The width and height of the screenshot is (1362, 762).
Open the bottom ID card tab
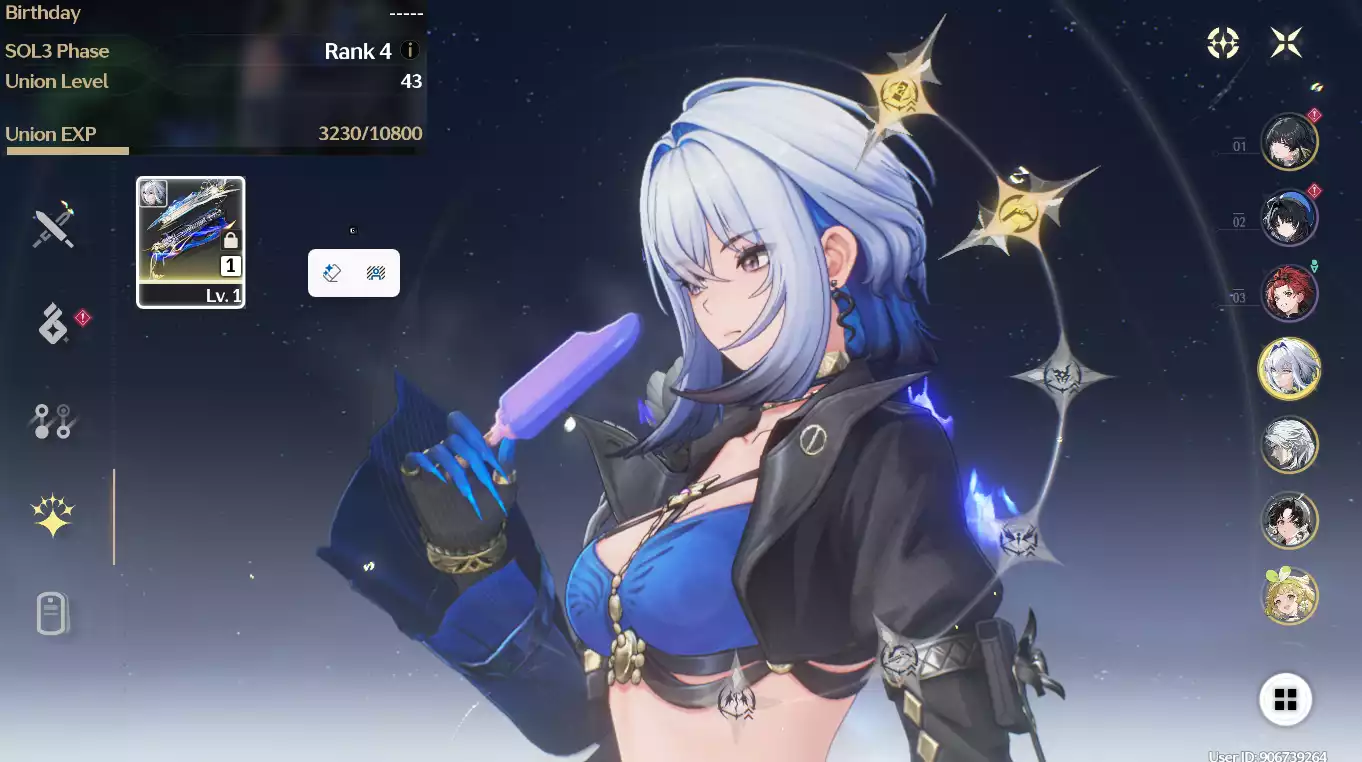click(x=53, y=613)
